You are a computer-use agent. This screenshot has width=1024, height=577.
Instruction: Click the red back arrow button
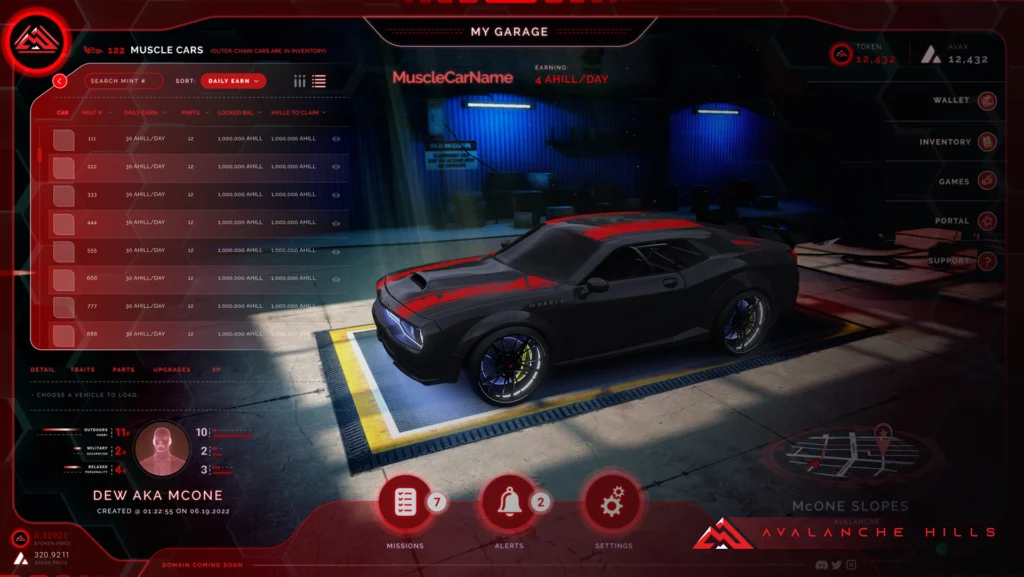pyautogui.click(x=60, y=81)
